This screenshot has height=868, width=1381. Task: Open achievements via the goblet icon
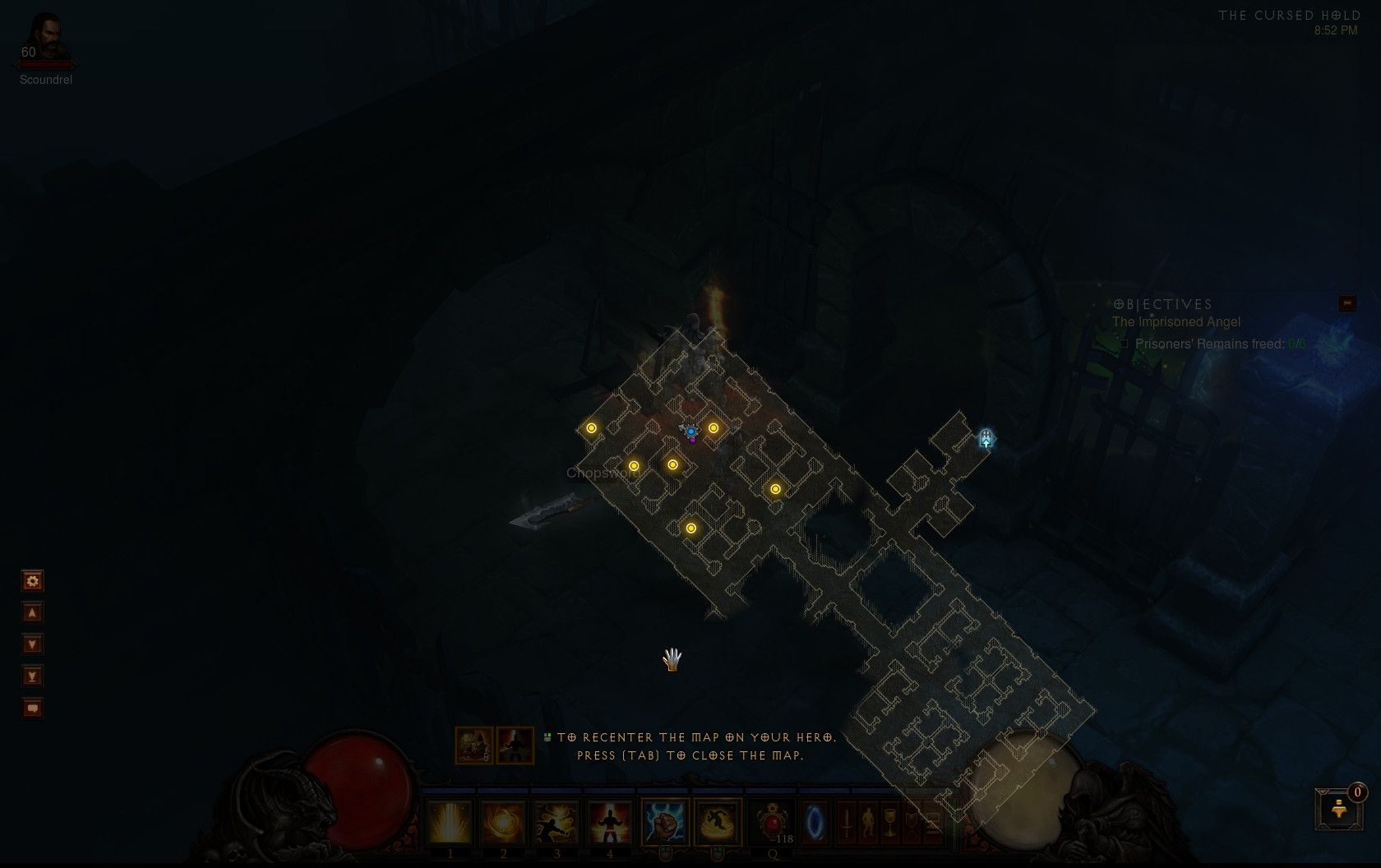pos(889,822)
